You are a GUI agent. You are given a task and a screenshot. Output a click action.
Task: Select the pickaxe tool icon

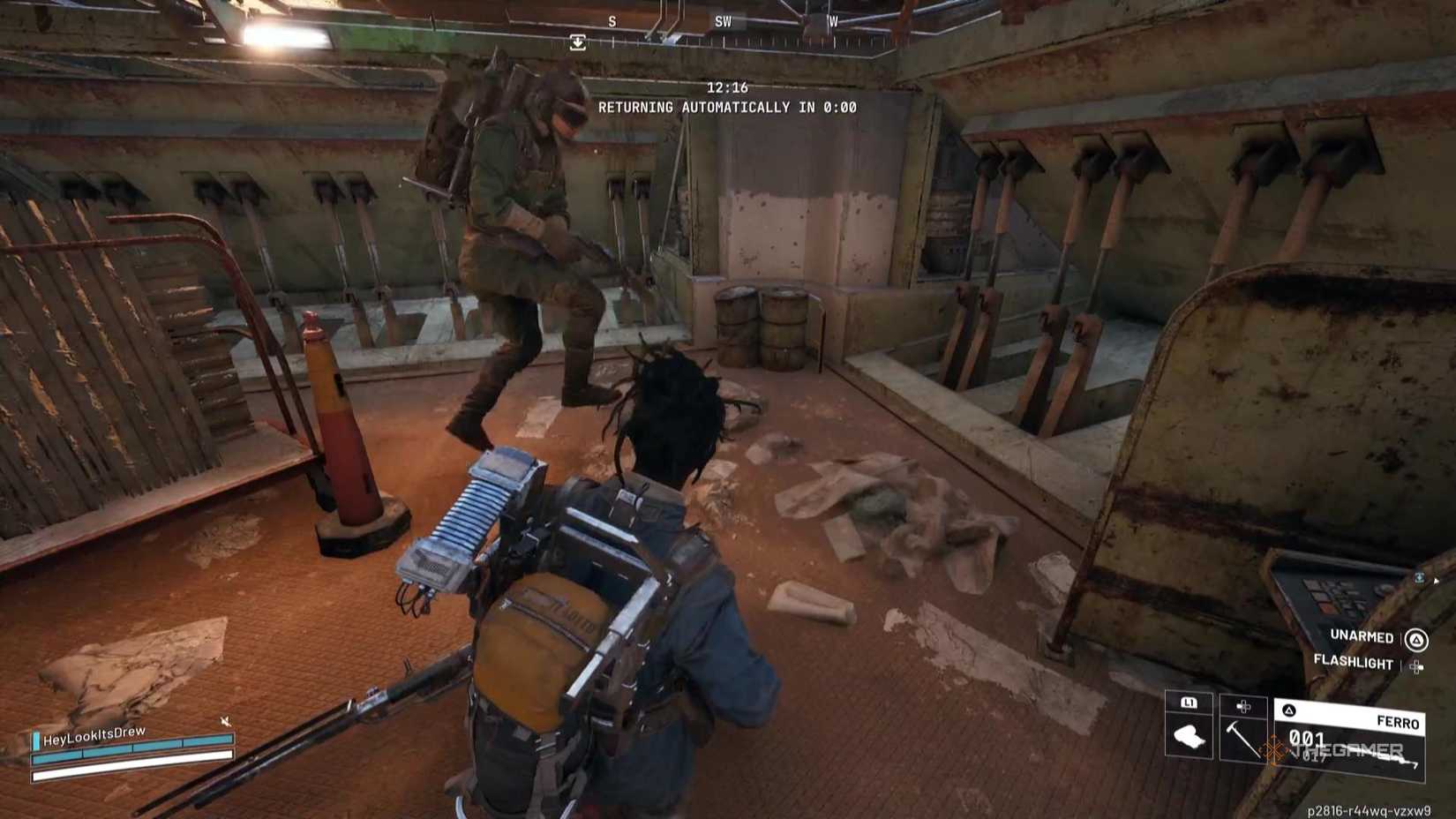1242,739
